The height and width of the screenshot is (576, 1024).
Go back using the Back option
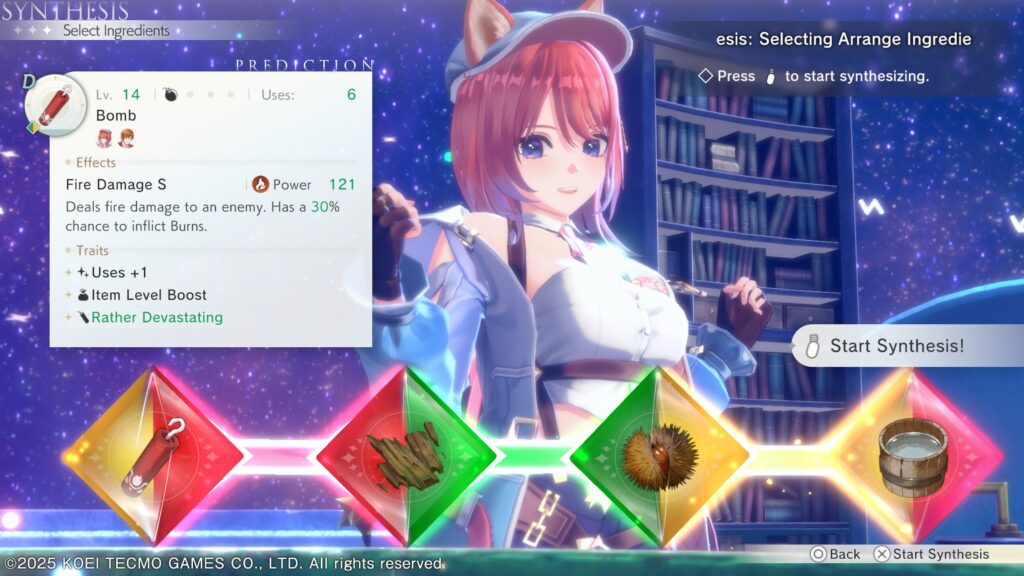point(835,554)
